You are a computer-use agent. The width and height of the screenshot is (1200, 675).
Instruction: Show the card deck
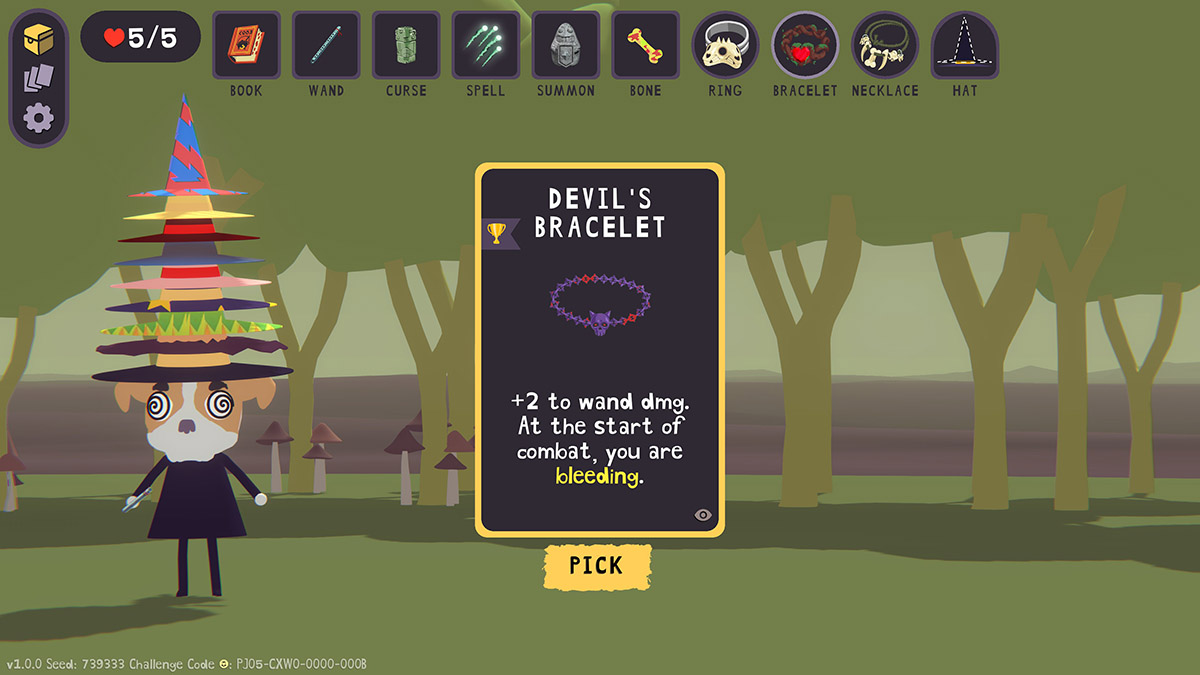[39, 79]
